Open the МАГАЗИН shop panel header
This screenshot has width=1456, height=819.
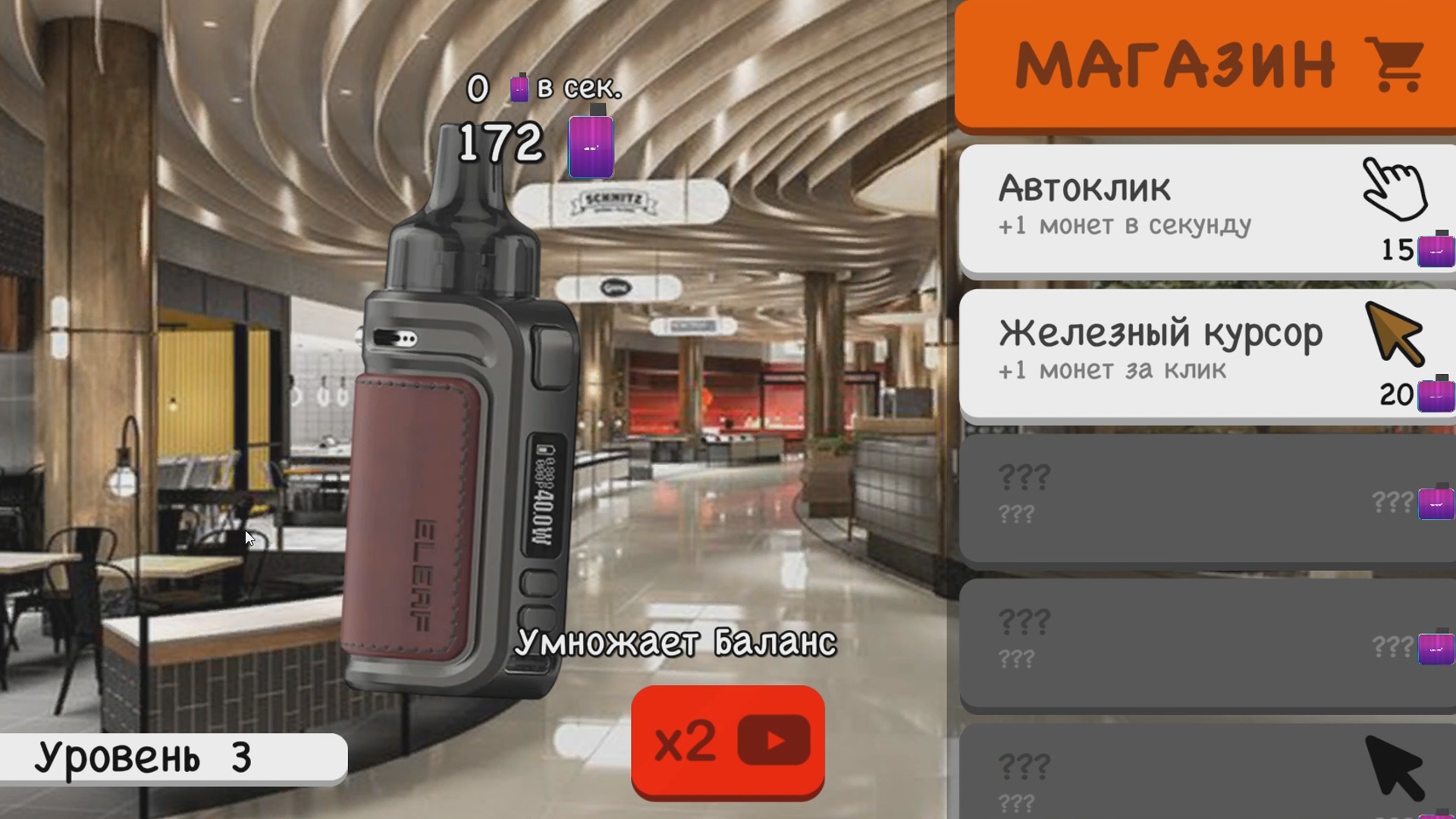tap(1206, 61)
